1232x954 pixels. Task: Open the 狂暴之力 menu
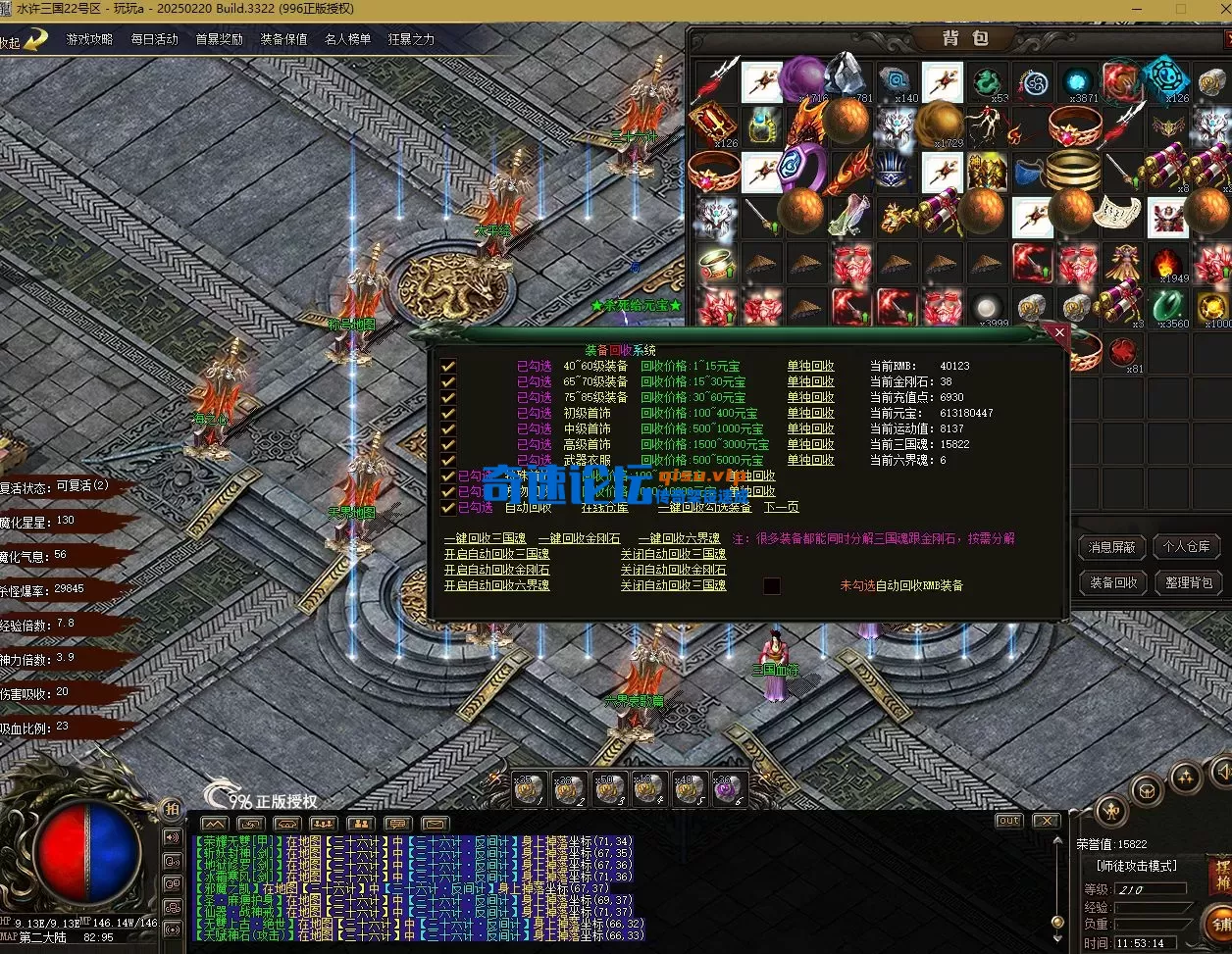click(x=411, y=39)
